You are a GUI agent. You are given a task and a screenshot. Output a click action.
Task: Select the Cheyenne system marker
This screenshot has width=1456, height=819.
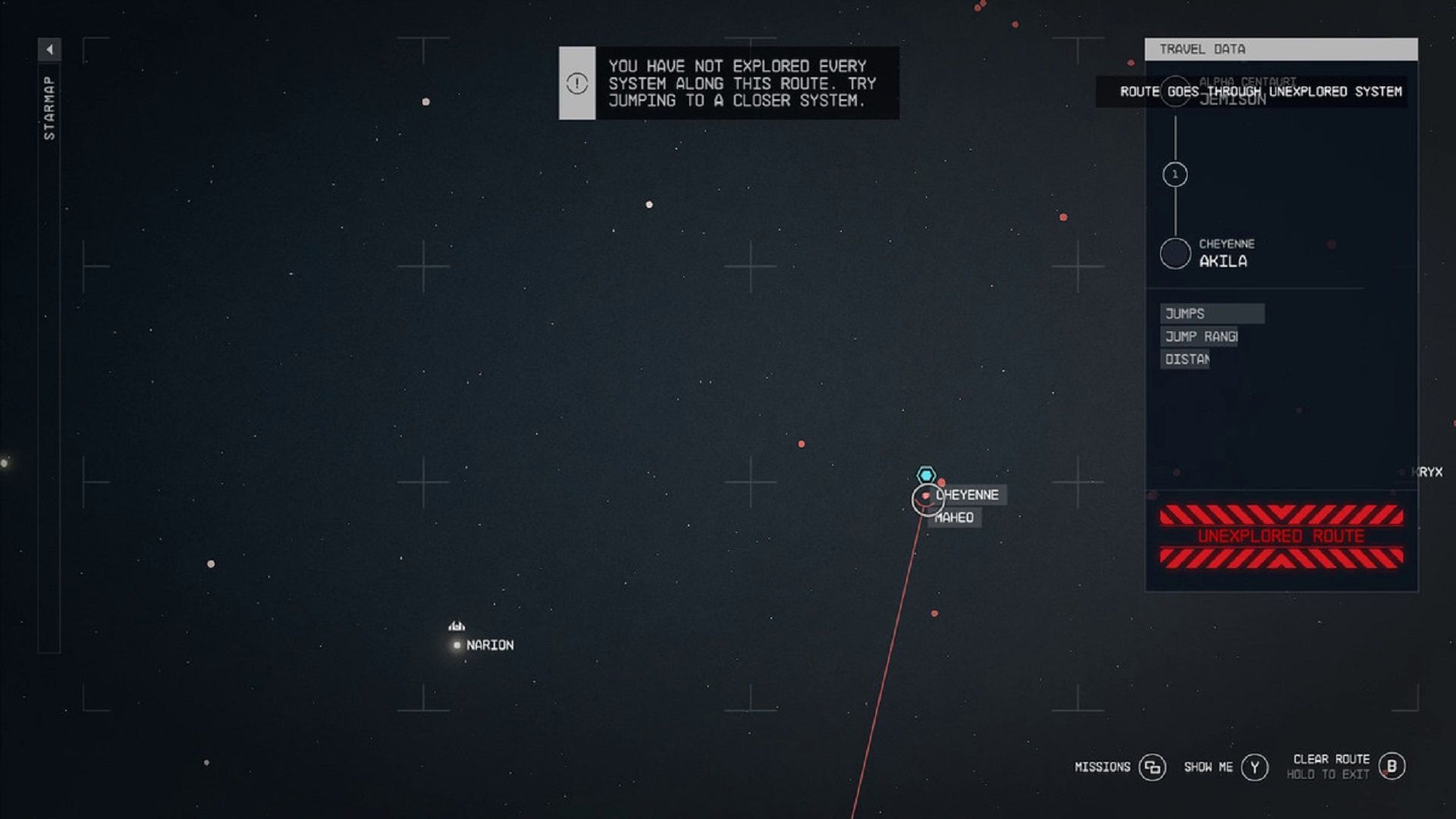point(927,498)
